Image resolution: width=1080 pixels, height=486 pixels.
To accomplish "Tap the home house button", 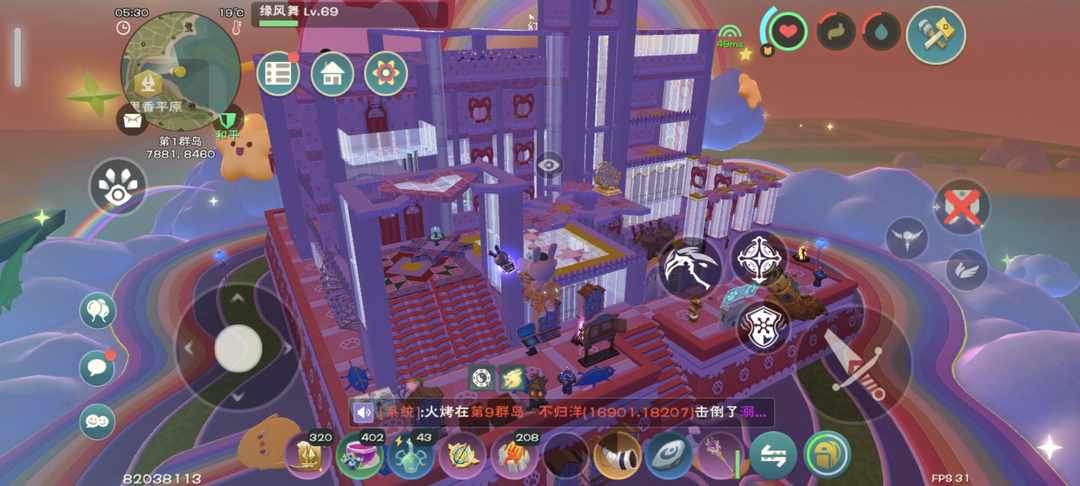I will tap(332, 74).
